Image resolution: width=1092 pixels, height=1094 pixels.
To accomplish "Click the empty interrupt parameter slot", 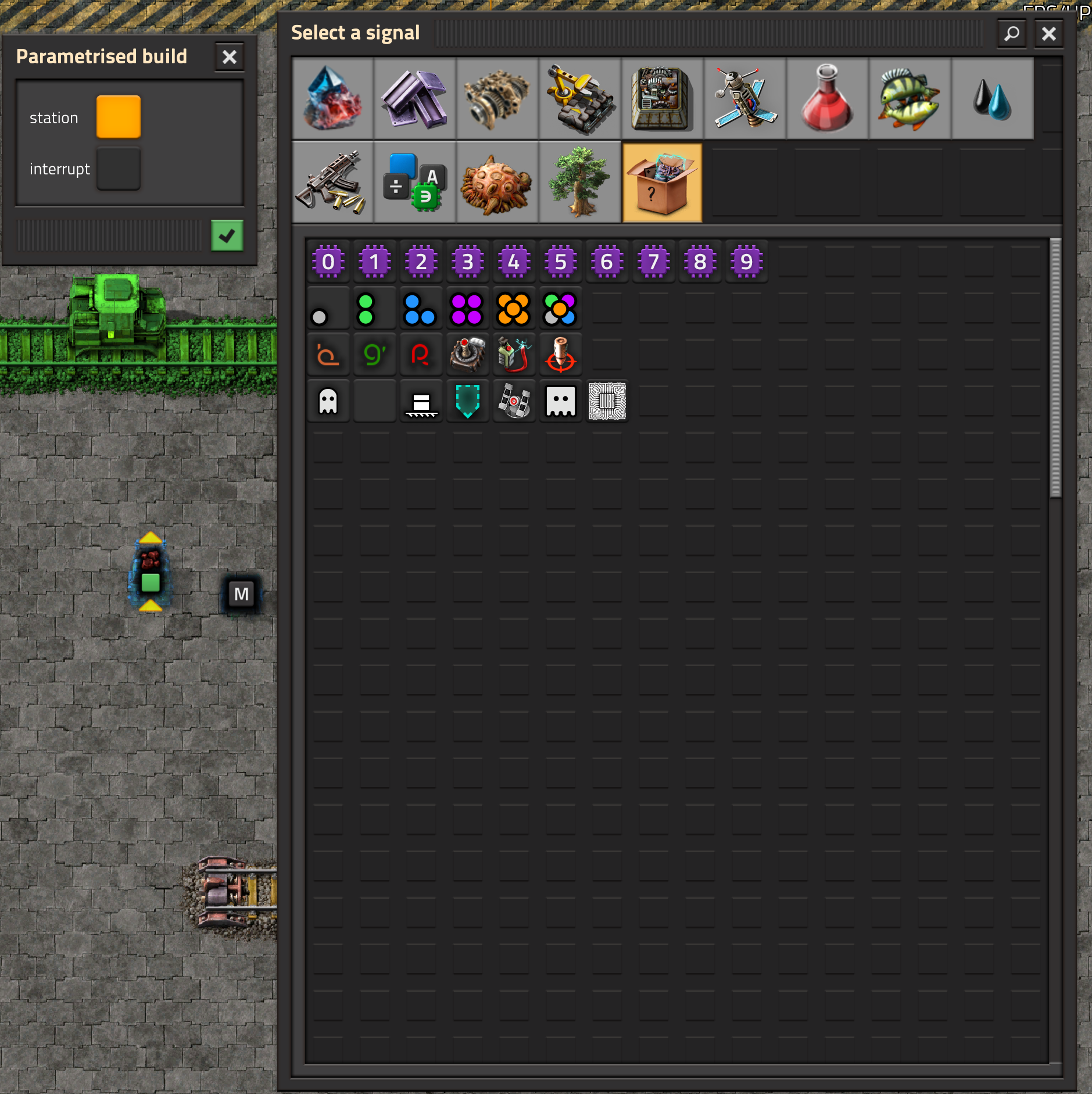I will [118, 169].
